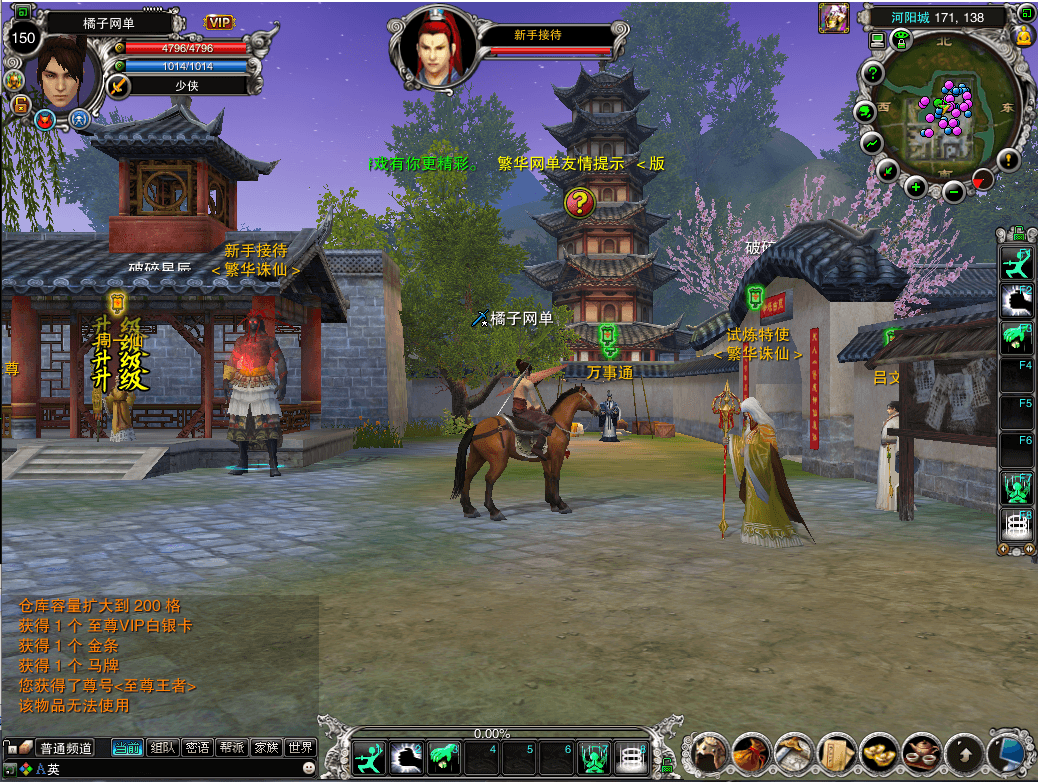Open the chat emoticon smiley button
Screen dimensions: 1038x782
(x=308, y=768)
